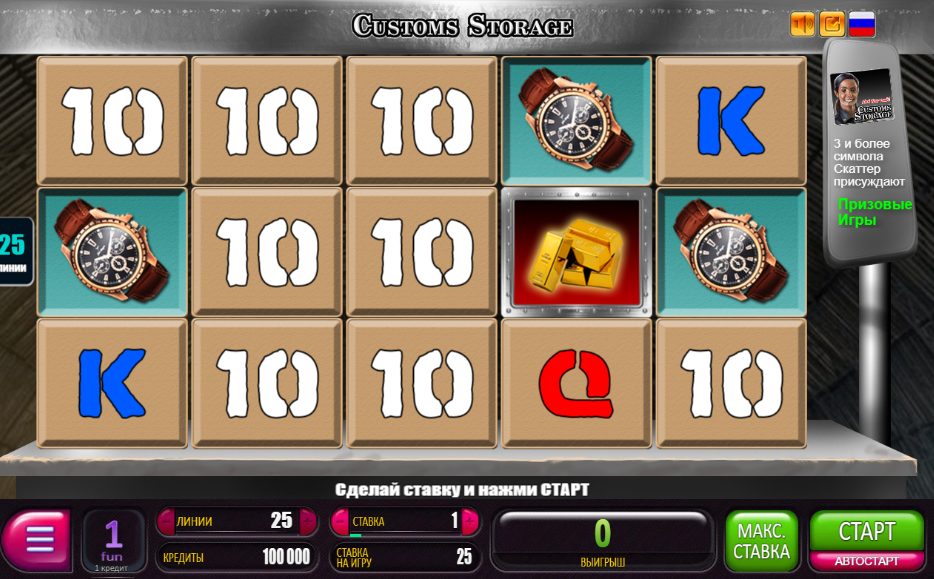Image resolution: width=934 pixels, height=579 pixels.
Task: Select the 25 lines tab at reel edge
Action: pyautogui.click(x=13, y=251)
